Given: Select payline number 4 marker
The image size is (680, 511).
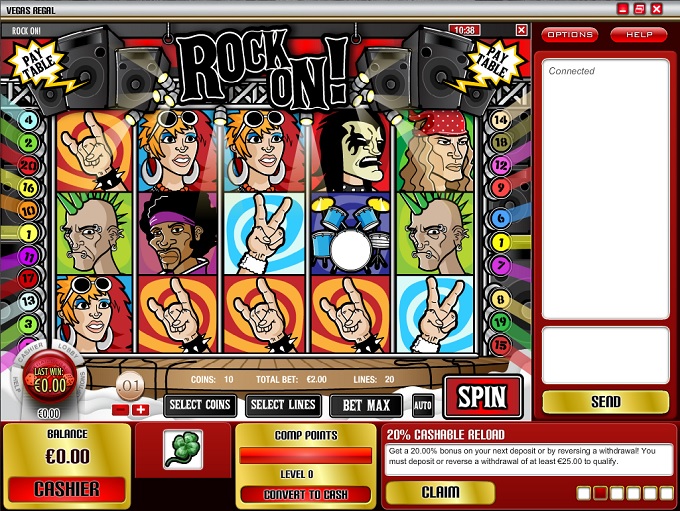Looking at the screenshot, I should point(28,120).
